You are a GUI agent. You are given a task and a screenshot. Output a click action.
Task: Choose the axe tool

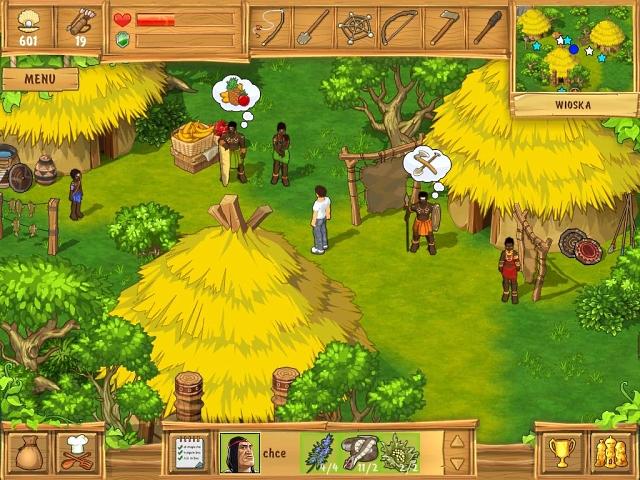tap(444, 27)
